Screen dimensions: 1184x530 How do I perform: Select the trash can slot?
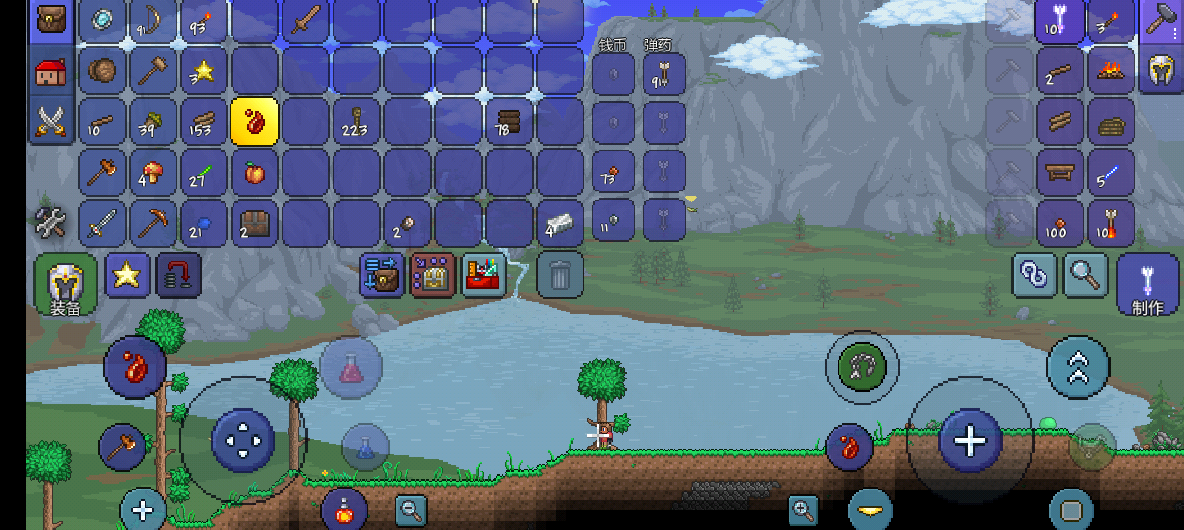pyautogui.click(x=560, y=275)
